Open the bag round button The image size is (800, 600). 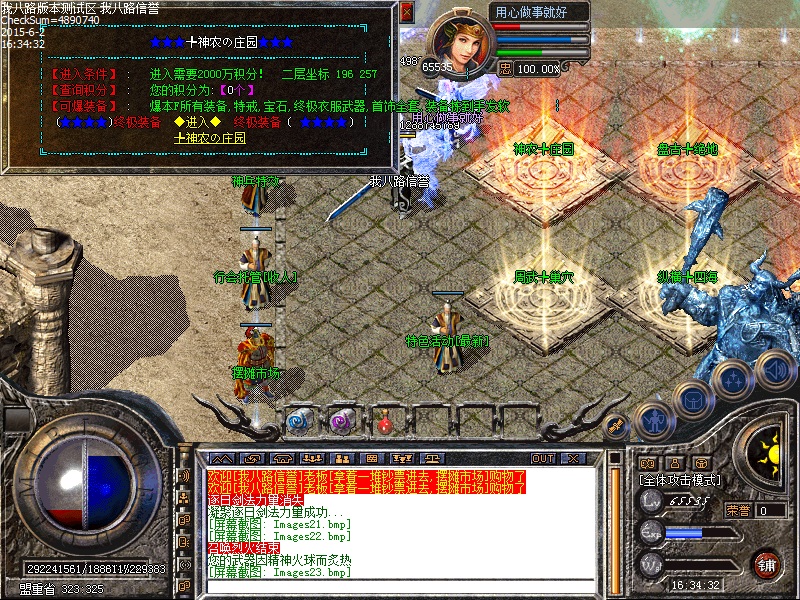tap(693, 399)
